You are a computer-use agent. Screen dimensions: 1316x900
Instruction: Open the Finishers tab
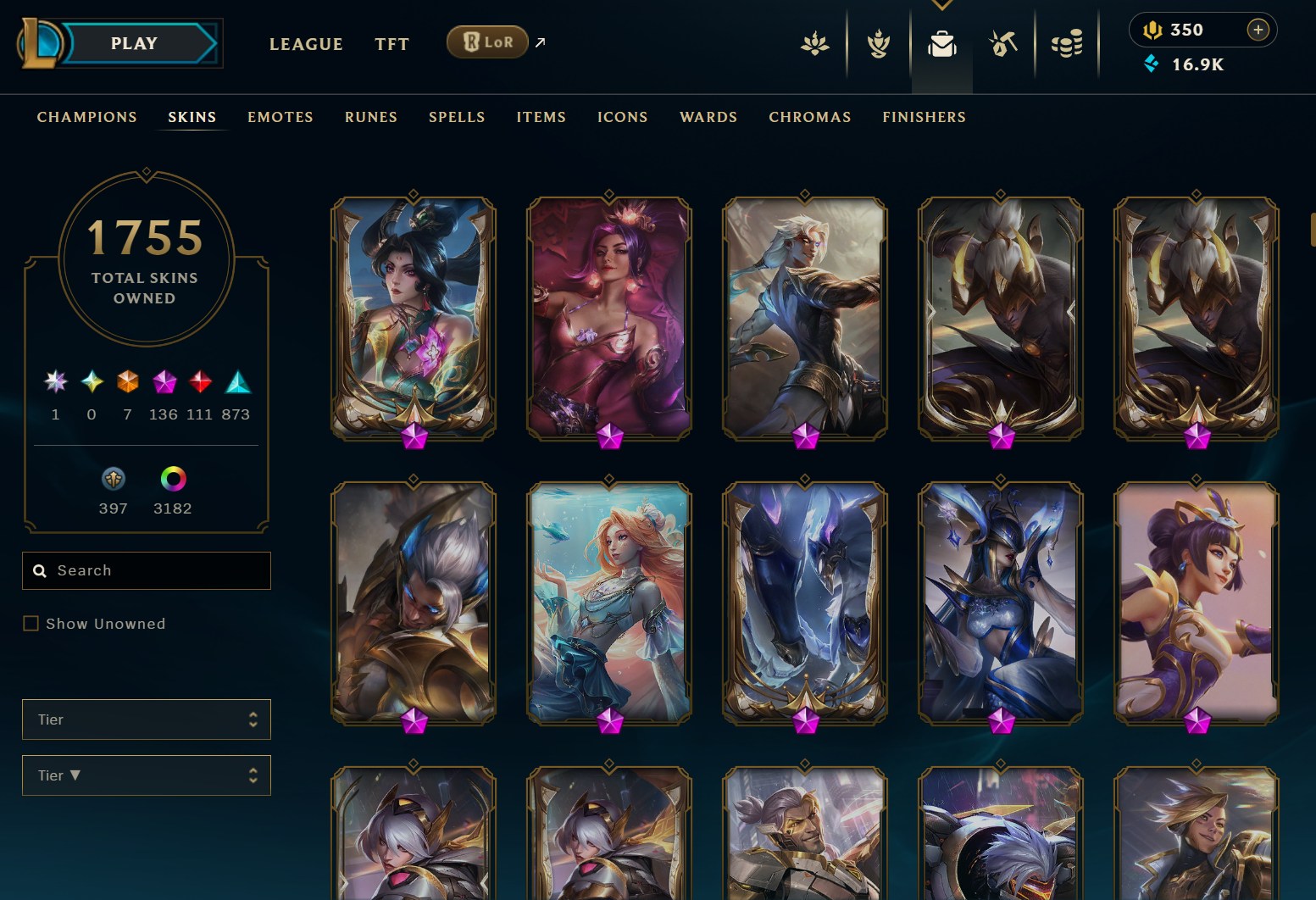(924, 117)
